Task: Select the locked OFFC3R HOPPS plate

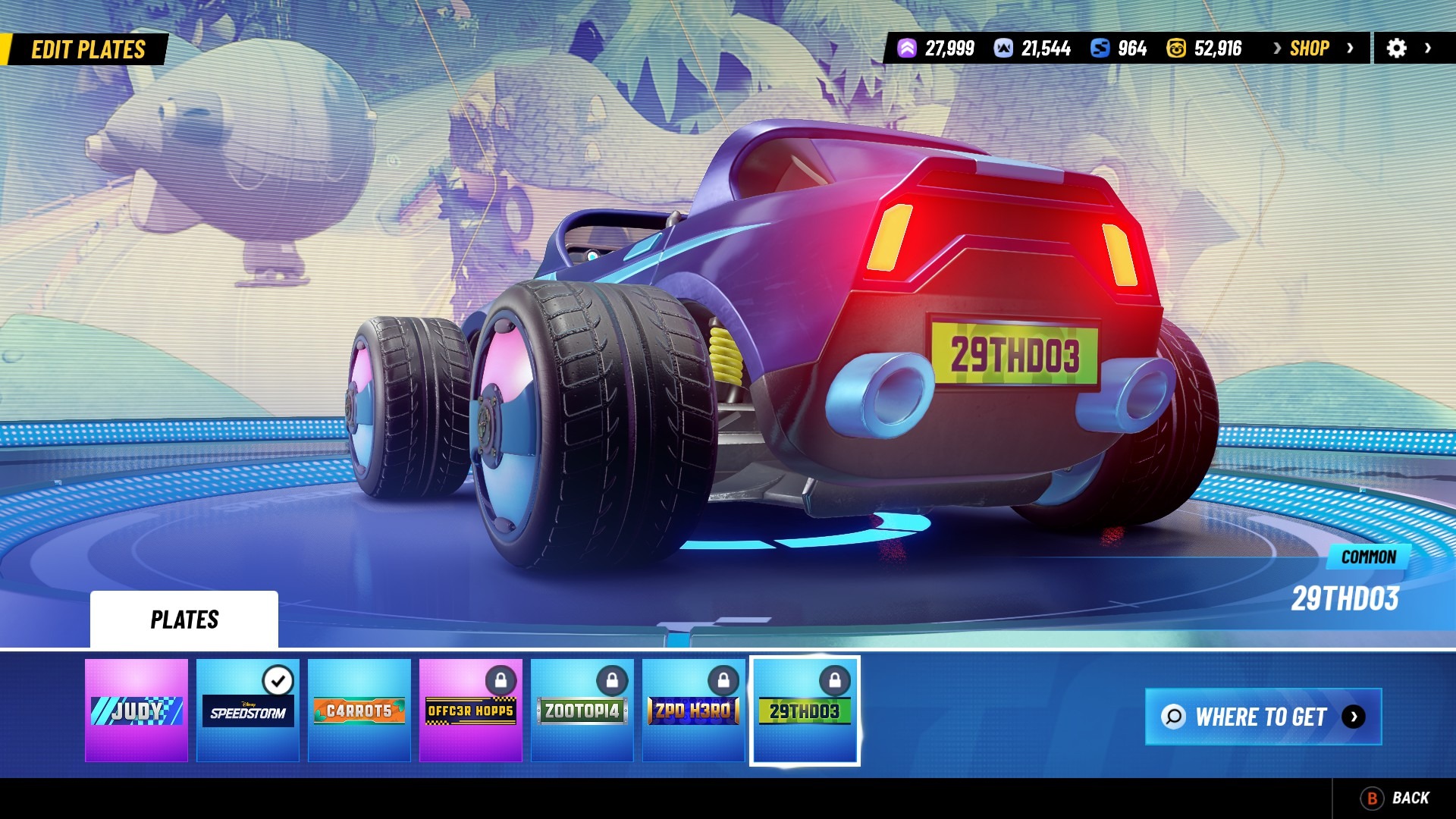Action: 471,710
